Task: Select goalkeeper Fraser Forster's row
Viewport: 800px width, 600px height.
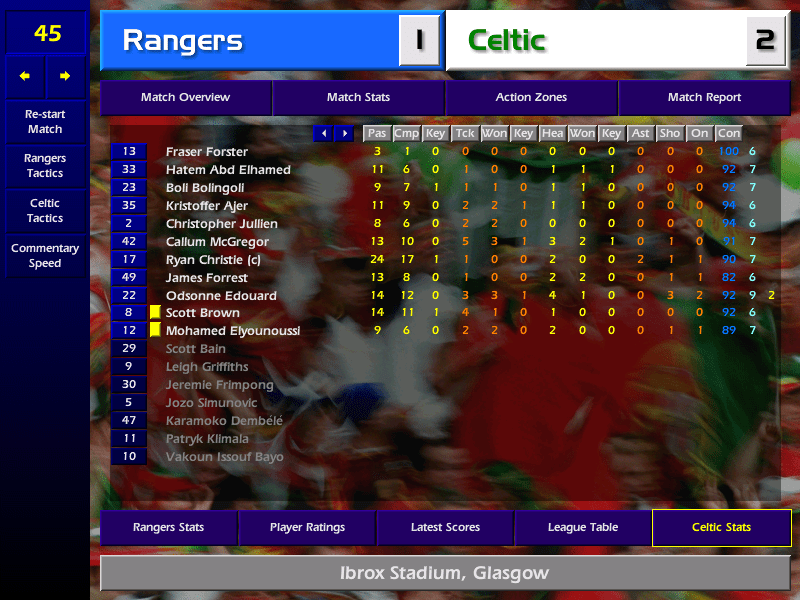Action: [x=207, y=152]
